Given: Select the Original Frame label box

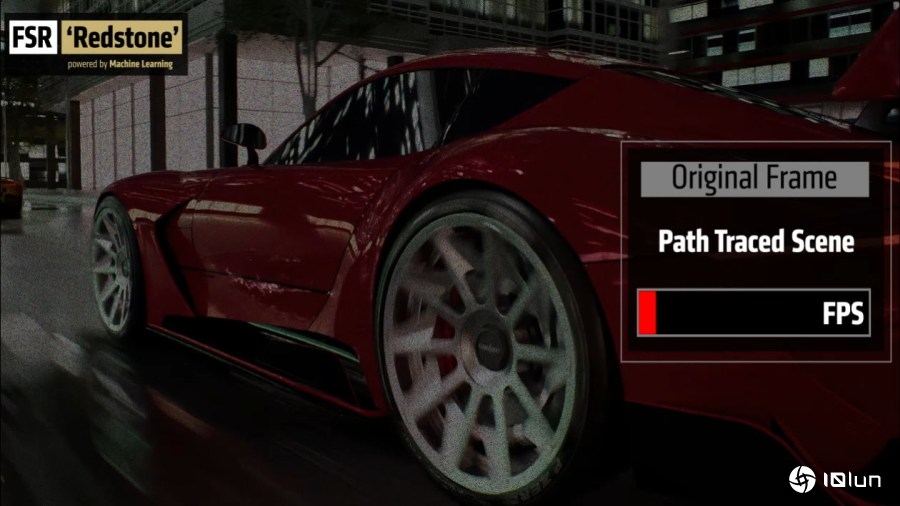Looking at the screenshot, I should click(x=754, y=179).
